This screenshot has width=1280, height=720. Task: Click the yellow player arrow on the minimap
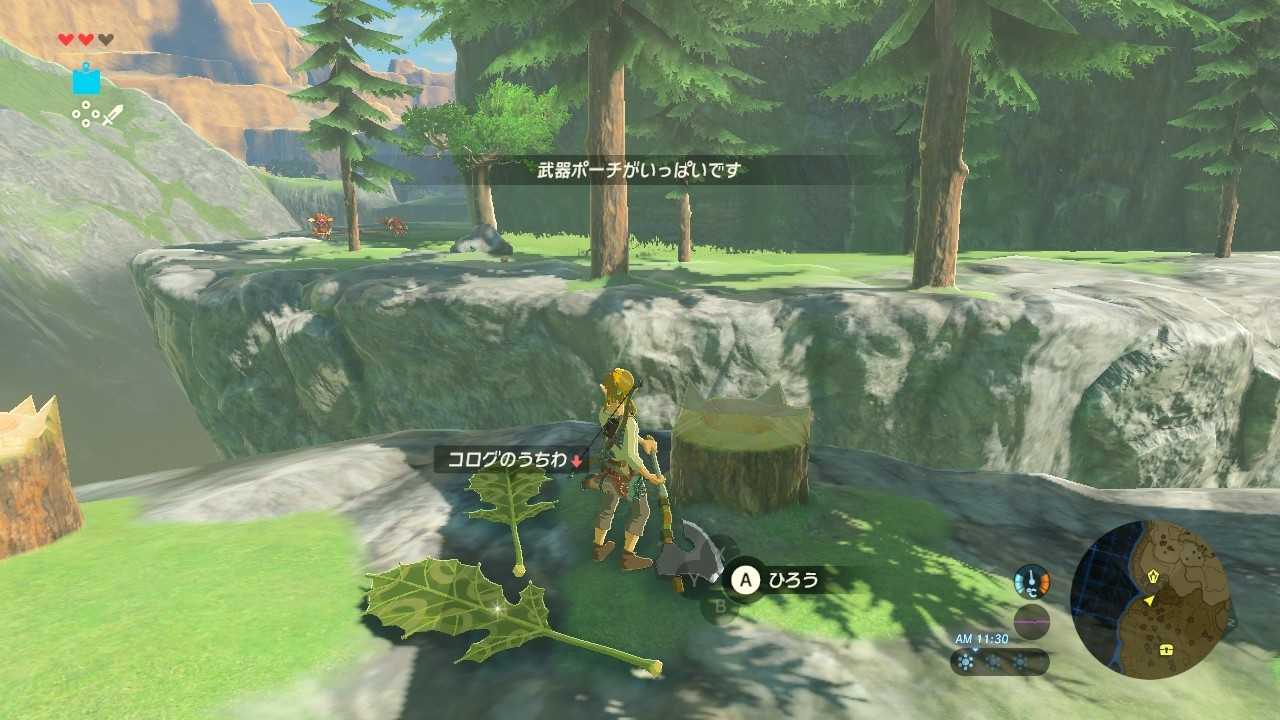coord(1149,600)
